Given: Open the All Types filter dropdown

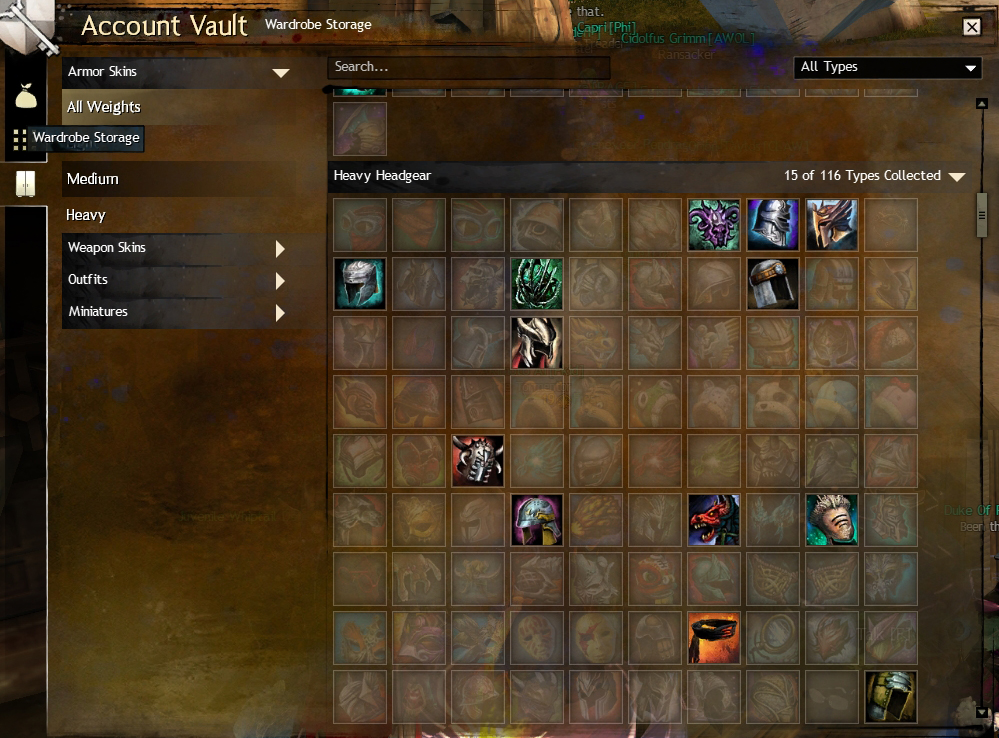Looking at the screenshot, I should [x=888, y=67].
